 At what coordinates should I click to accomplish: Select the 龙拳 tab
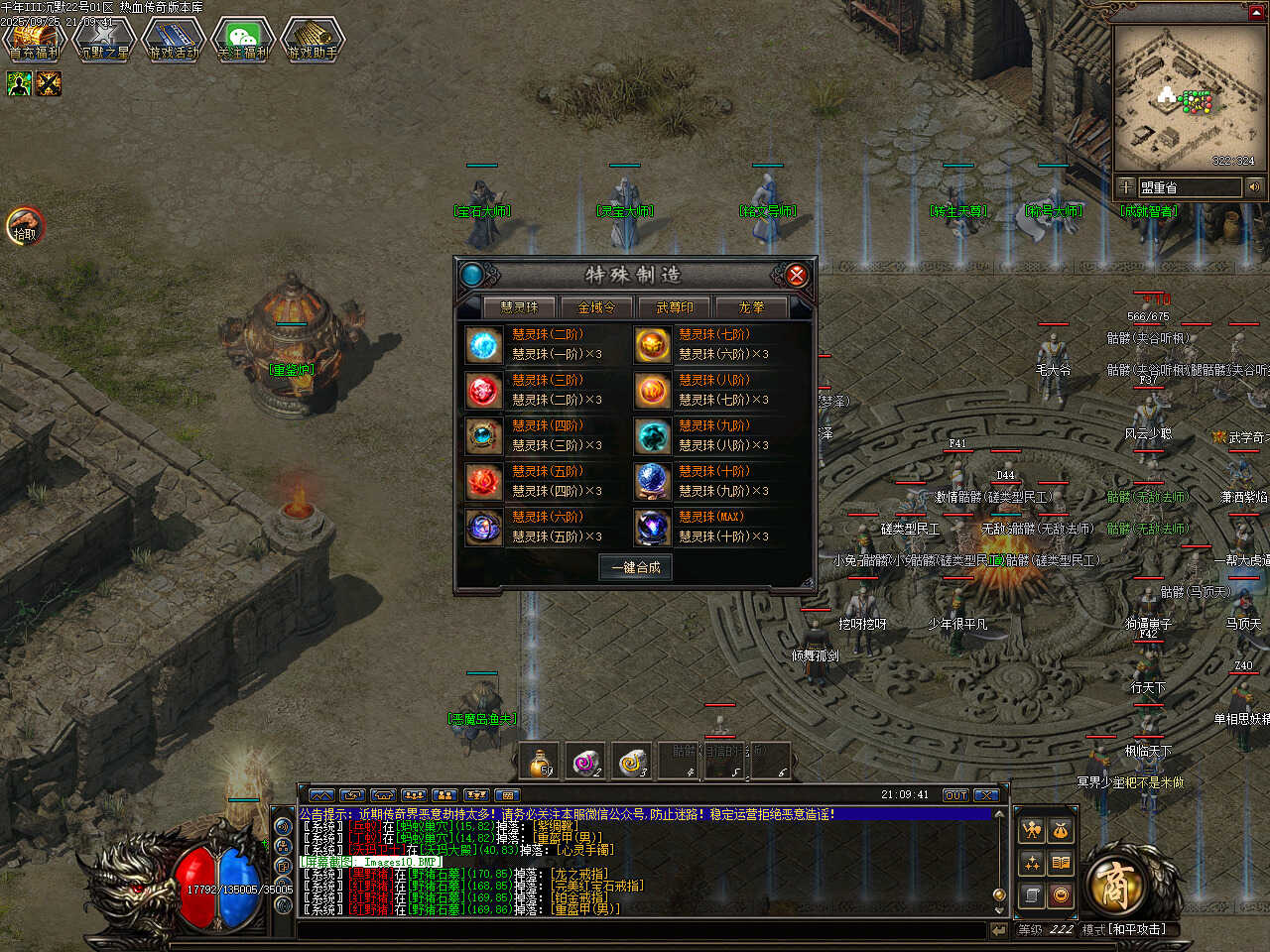click(x=751, y=307)
